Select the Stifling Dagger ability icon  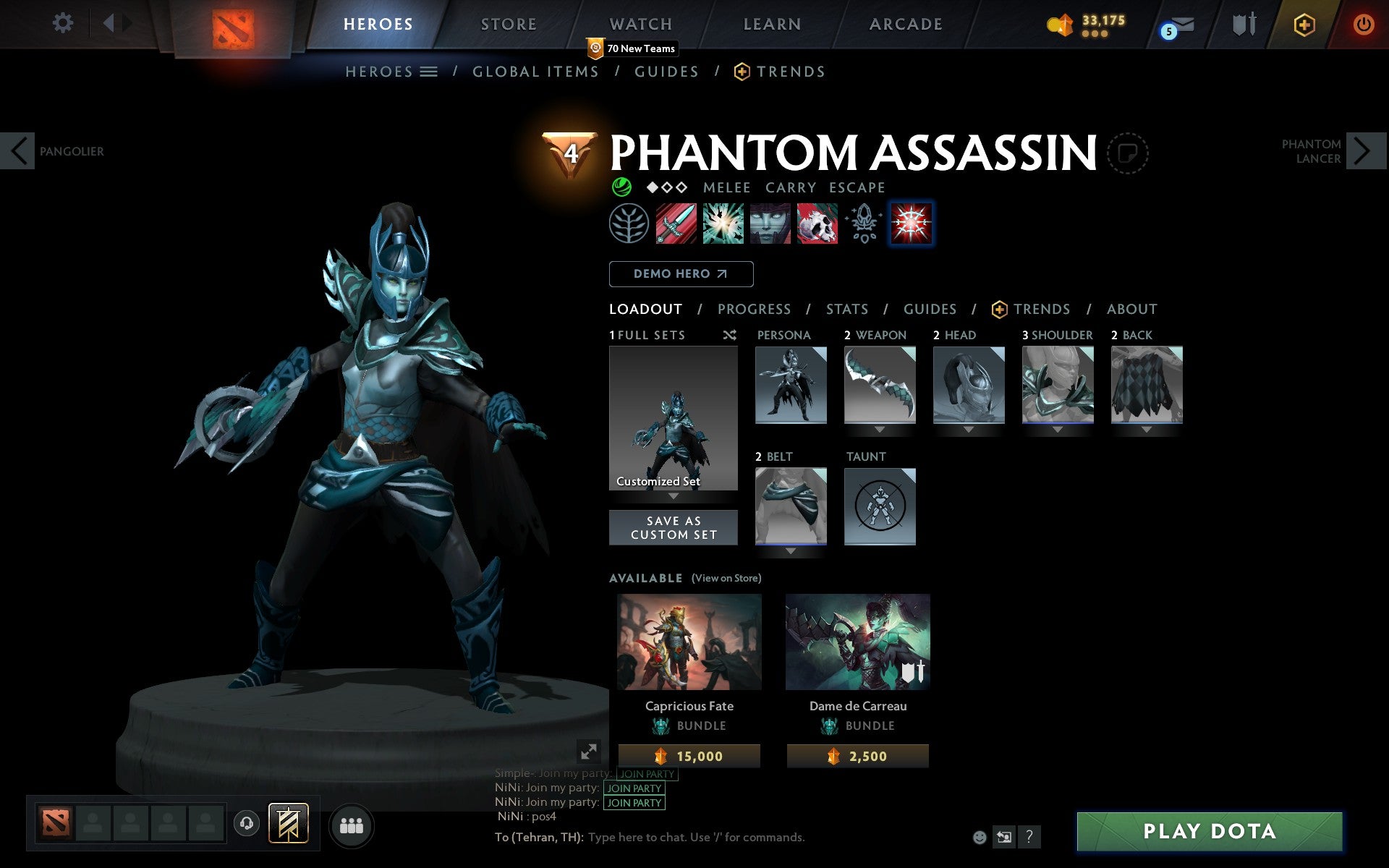[675, 224]
